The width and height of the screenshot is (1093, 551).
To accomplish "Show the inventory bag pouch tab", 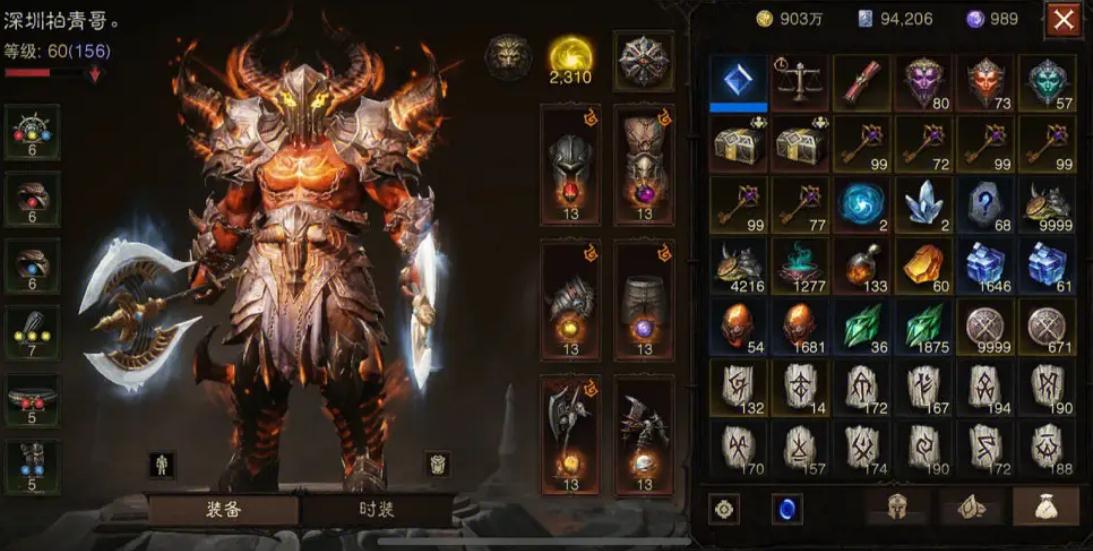I will (1046, 507).
